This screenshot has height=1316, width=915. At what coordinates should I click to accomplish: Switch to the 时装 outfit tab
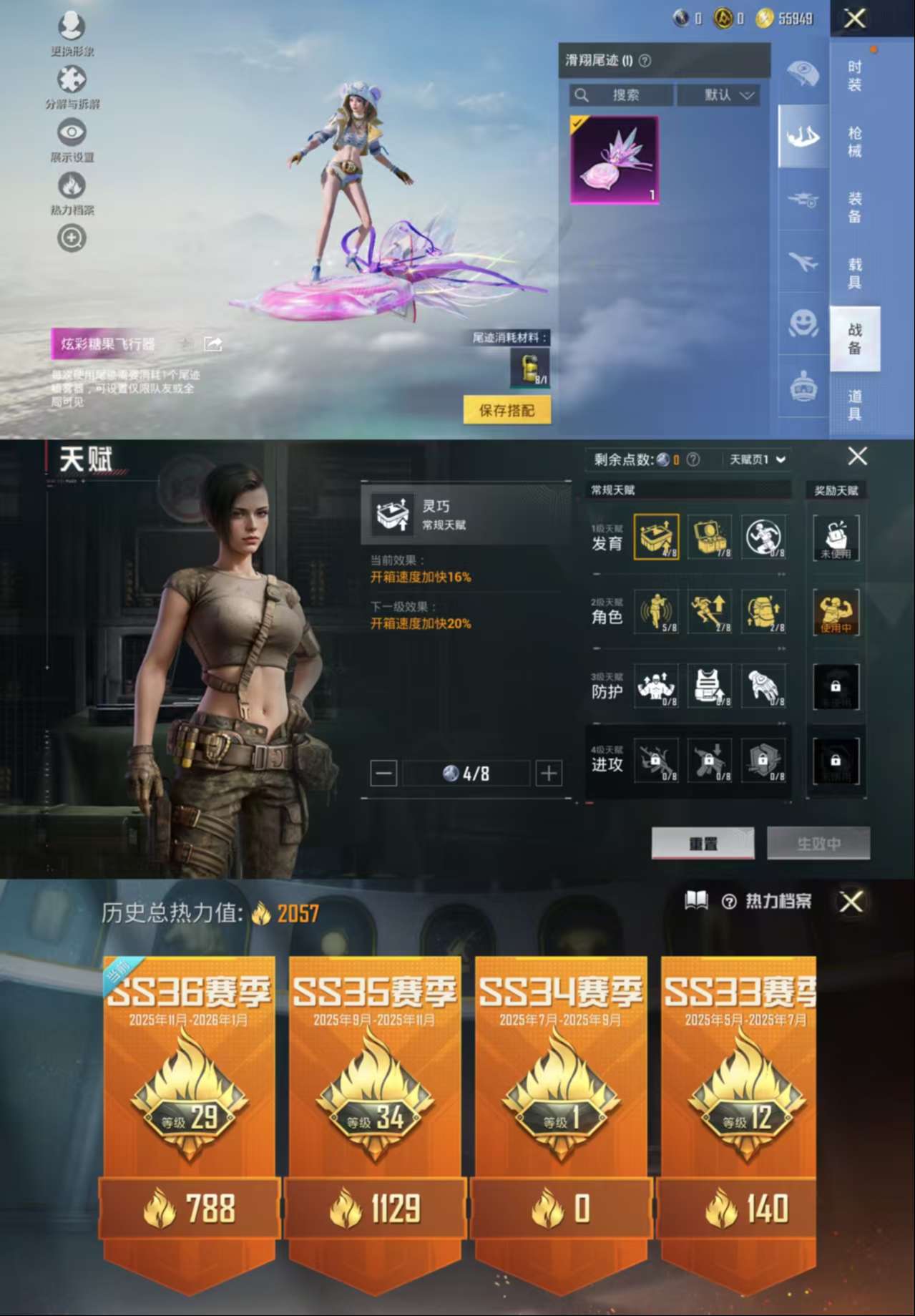click(x=854, y=76)
